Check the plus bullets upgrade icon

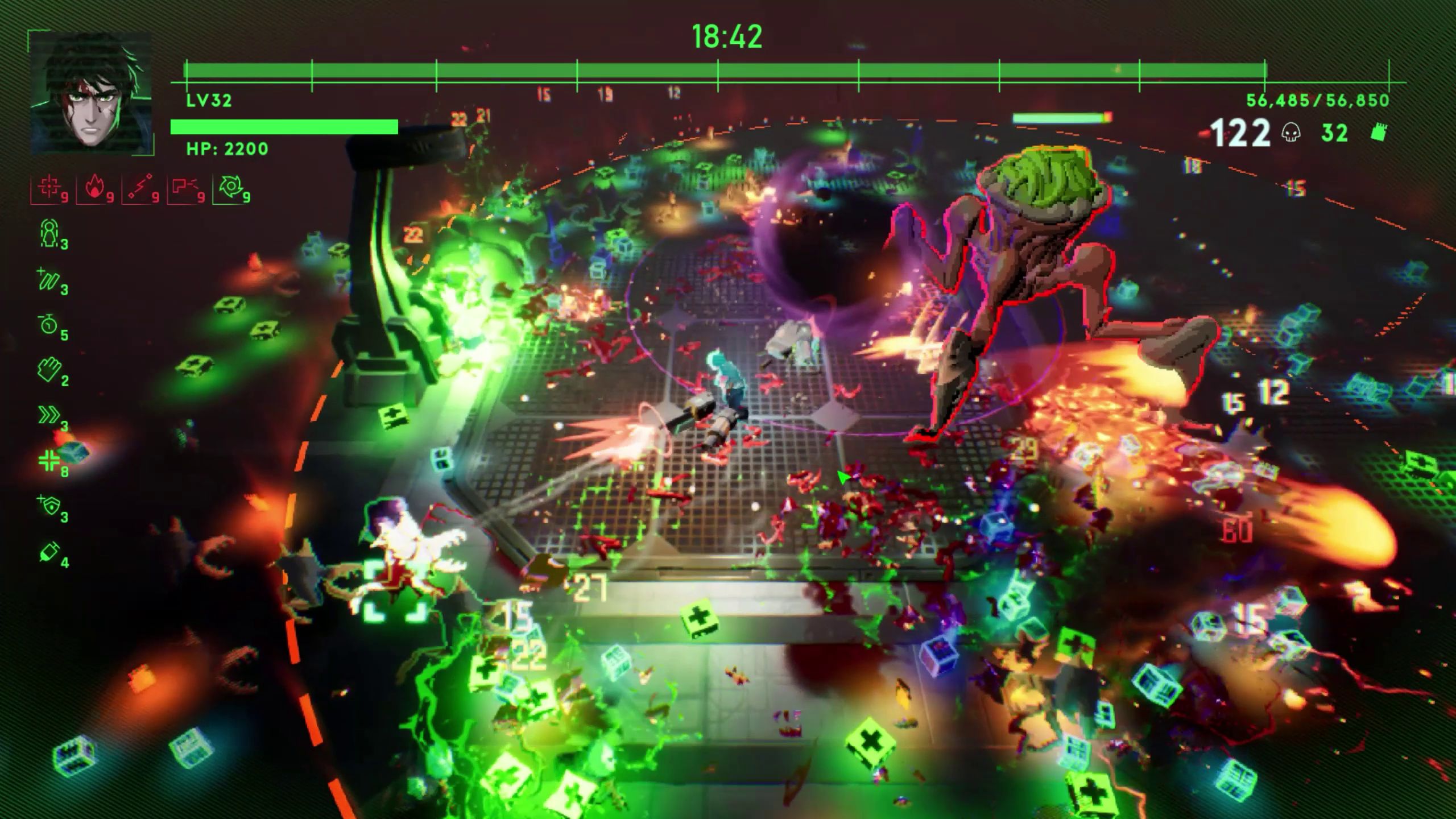click(48, 280)
